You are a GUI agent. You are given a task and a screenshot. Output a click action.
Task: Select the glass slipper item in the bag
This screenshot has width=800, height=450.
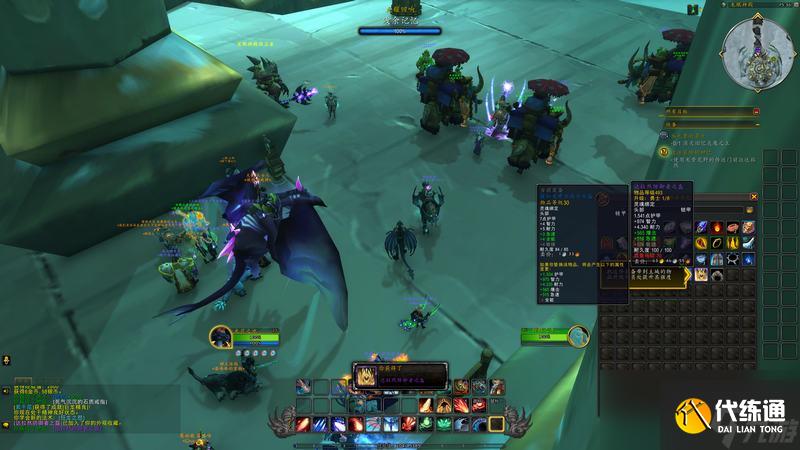pyautogui.click(x=749, y=243)
